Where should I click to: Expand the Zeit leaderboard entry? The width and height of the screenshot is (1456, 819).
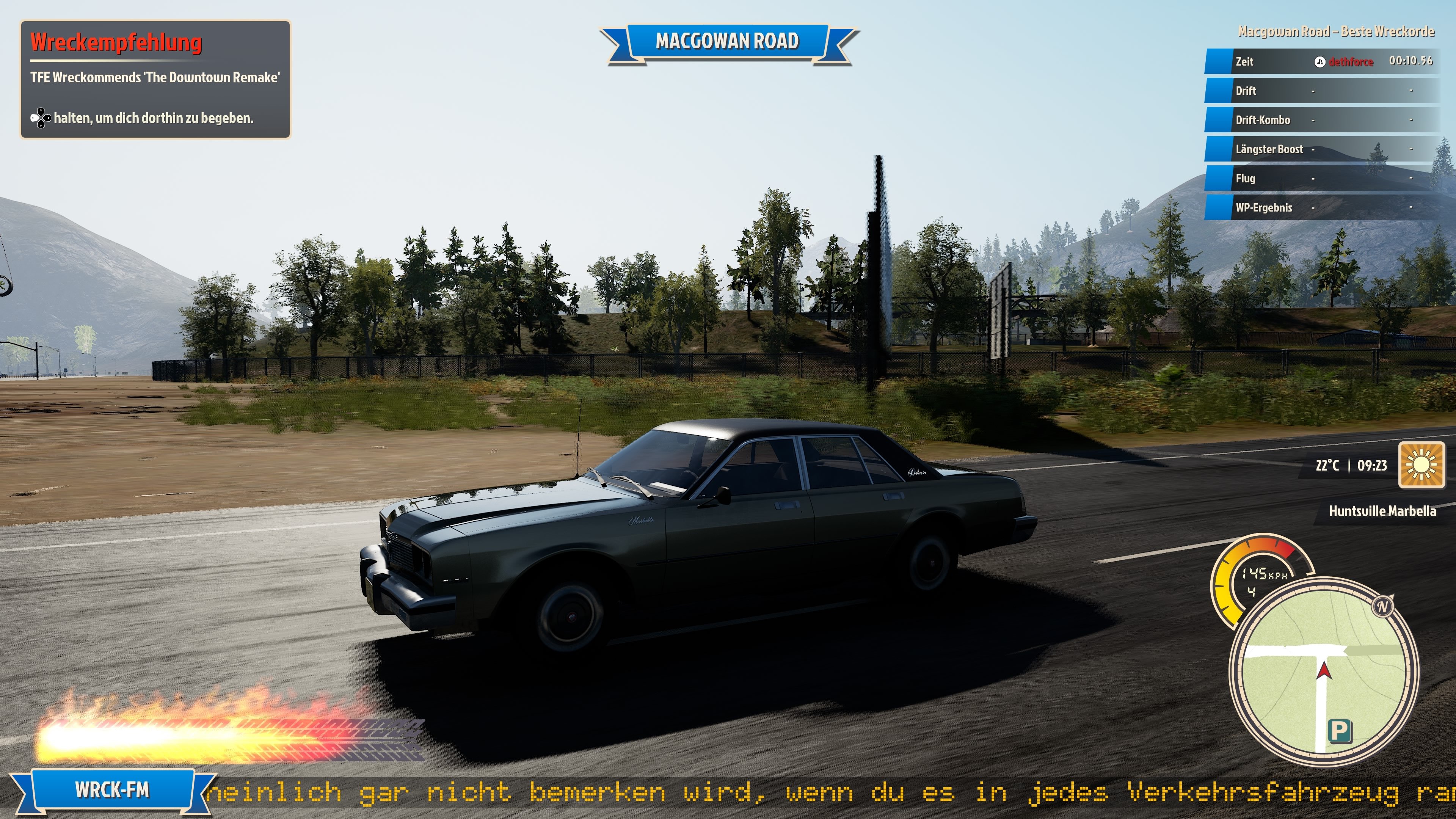(1244, 62)
